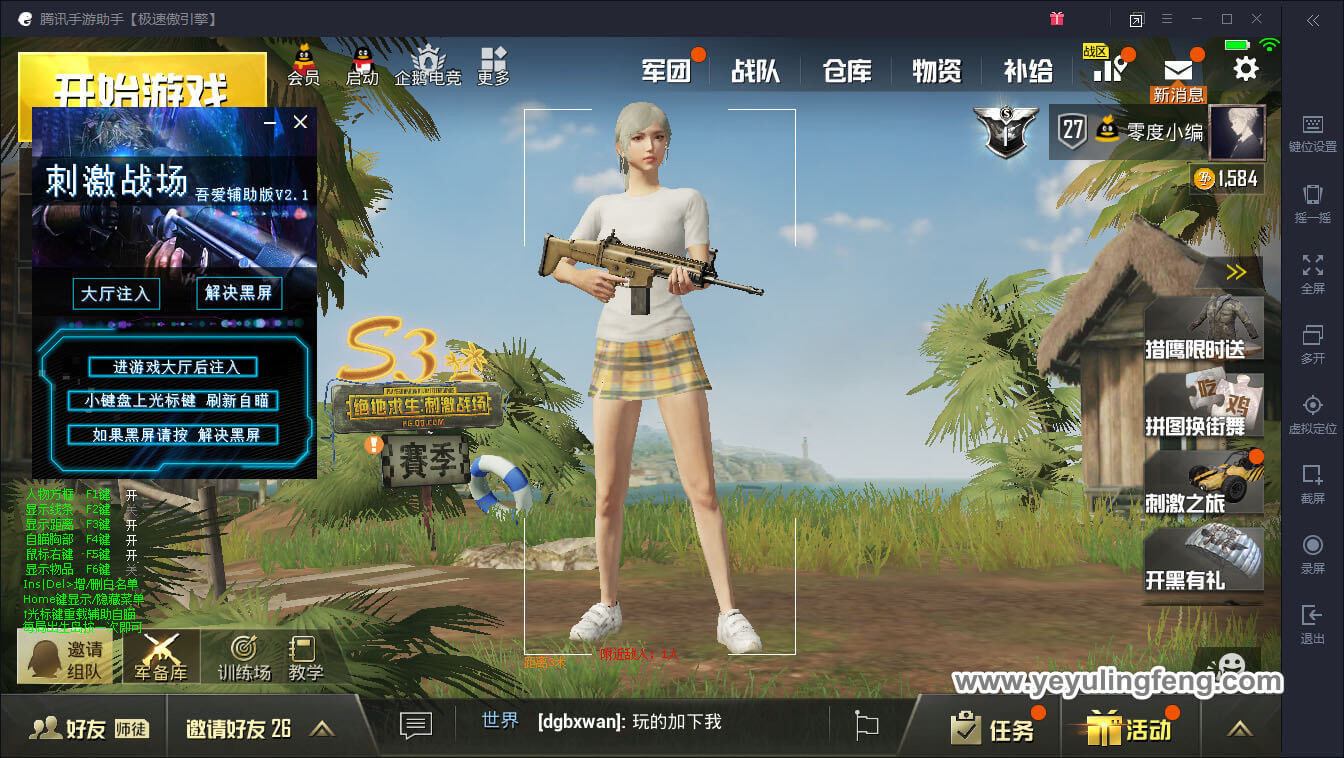Open the 活动 events panel
Viewport: 1344px width, 758px height.
[x=1130, y=729]
